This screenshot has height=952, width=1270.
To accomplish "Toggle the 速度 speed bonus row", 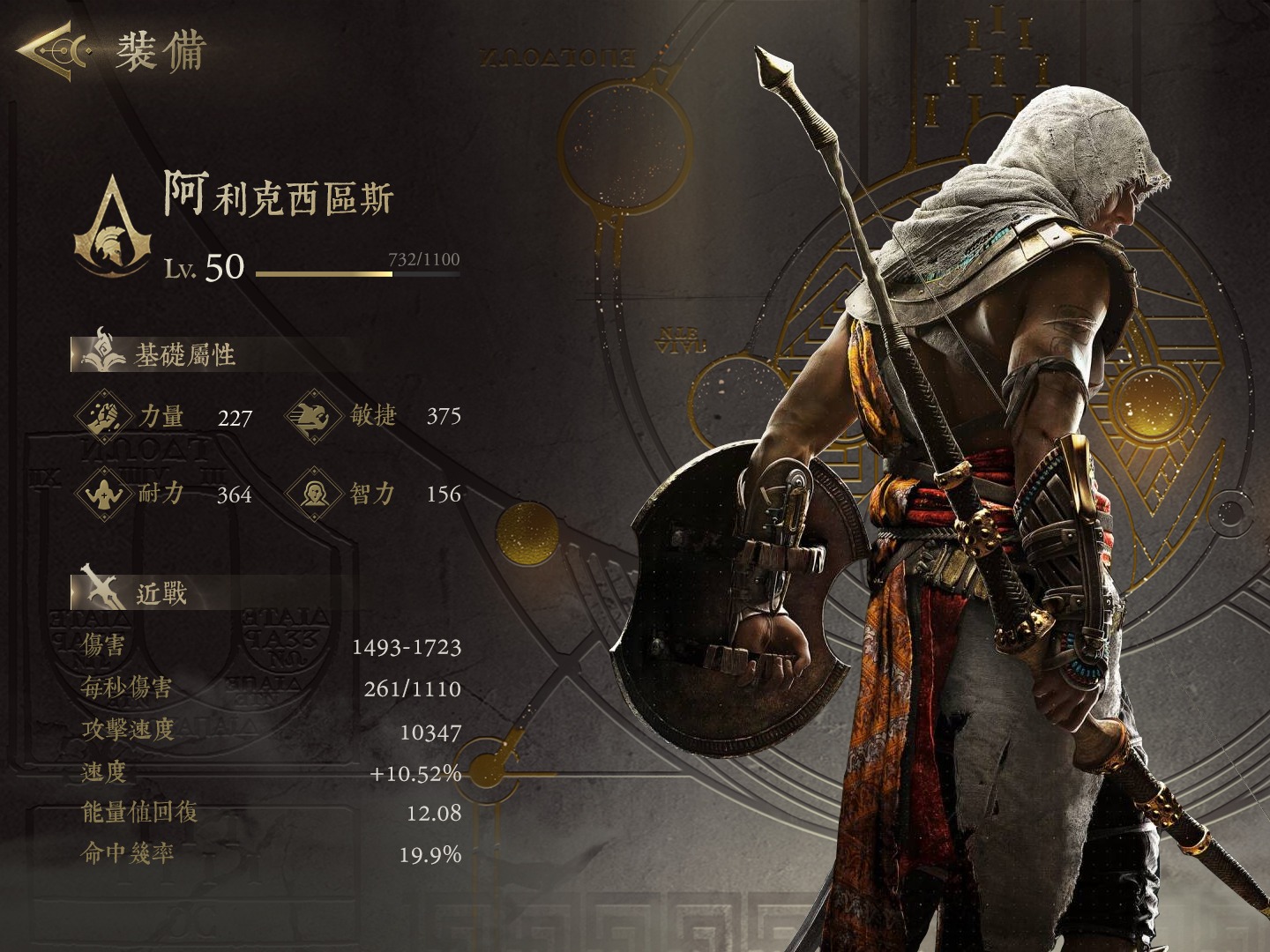I will [265, 773].
